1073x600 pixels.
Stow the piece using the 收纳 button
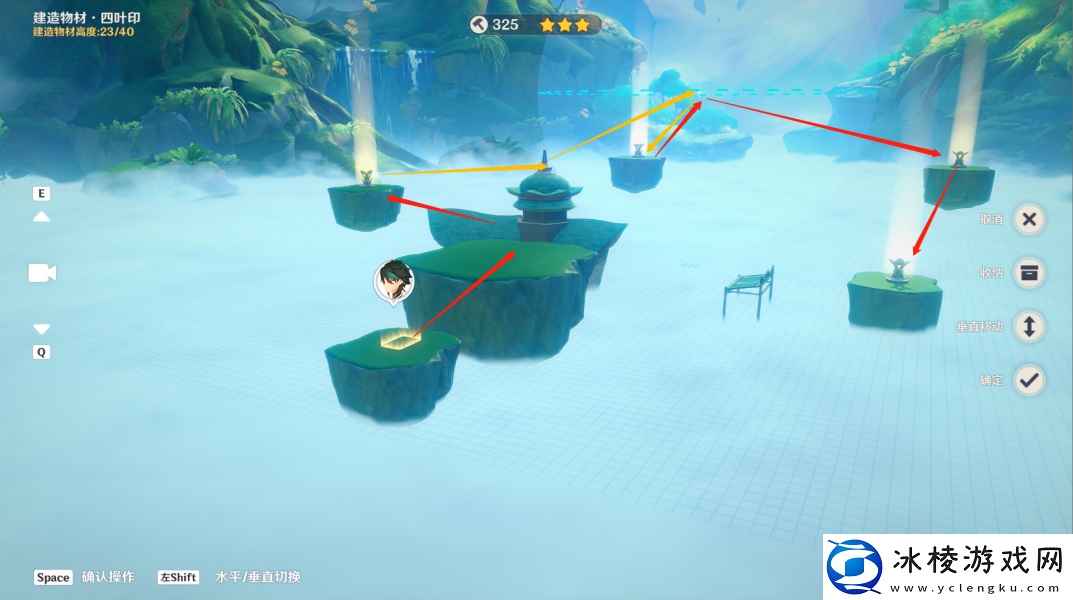(1029, 272)
